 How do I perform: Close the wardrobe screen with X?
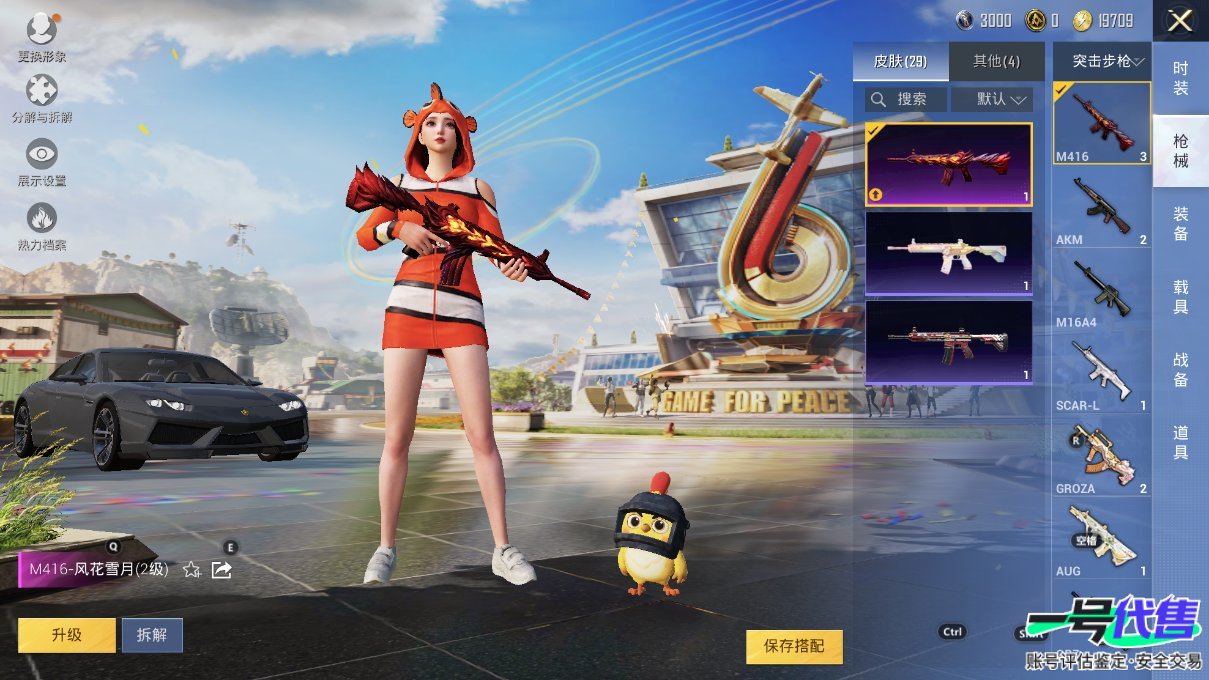[1180, 20]
